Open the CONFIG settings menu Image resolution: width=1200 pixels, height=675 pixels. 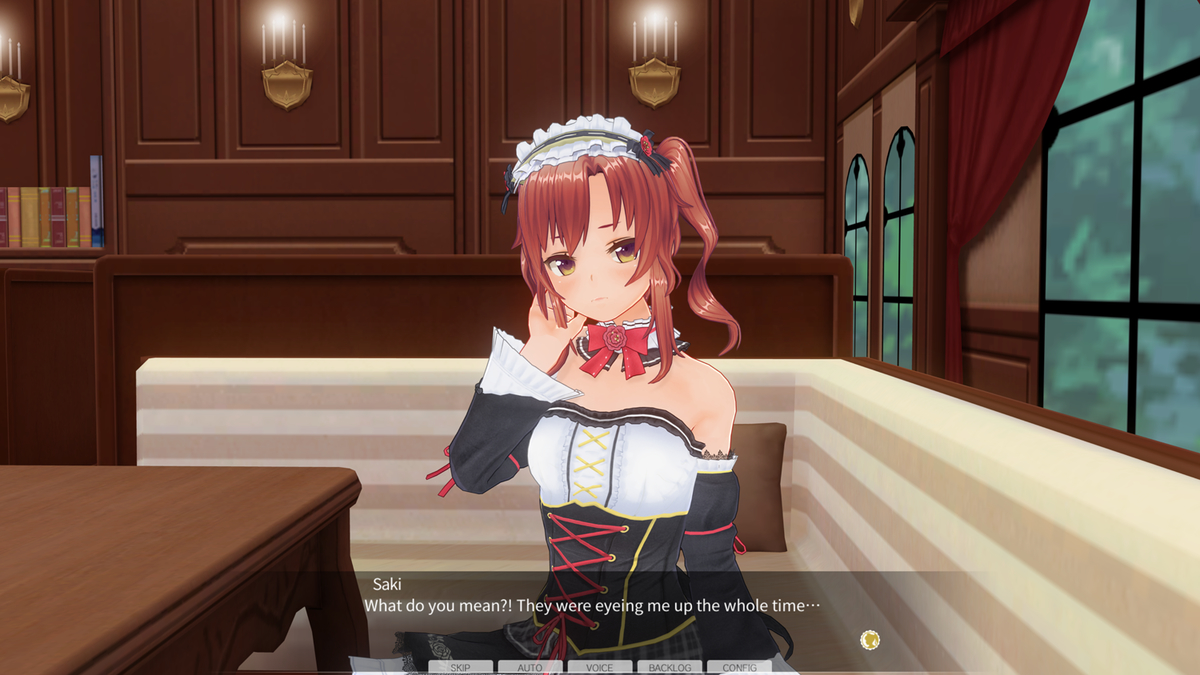point(739,667)
